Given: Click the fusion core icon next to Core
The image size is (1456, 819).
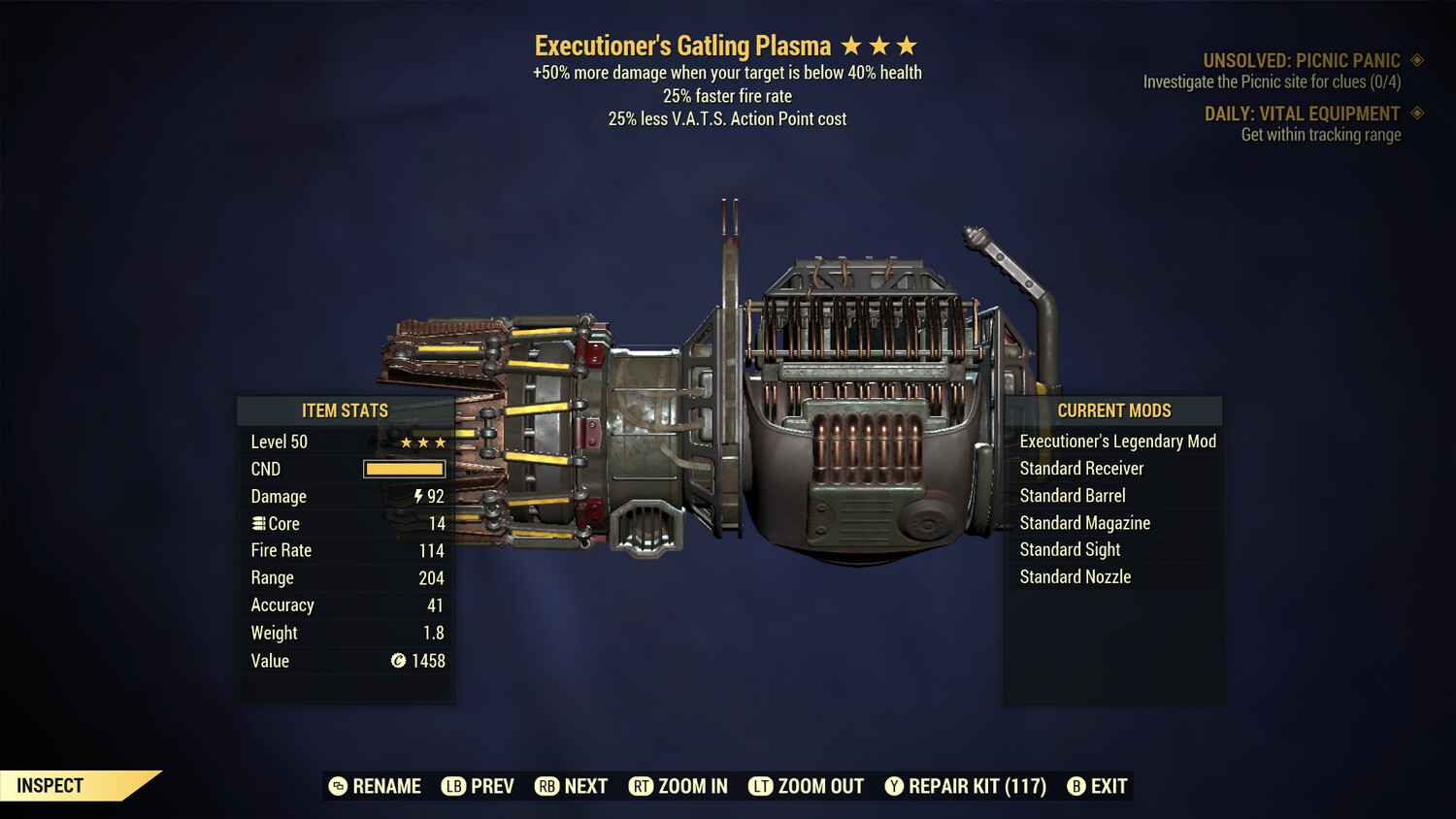Looking at the screenshot, I should (x=257, y=523).
